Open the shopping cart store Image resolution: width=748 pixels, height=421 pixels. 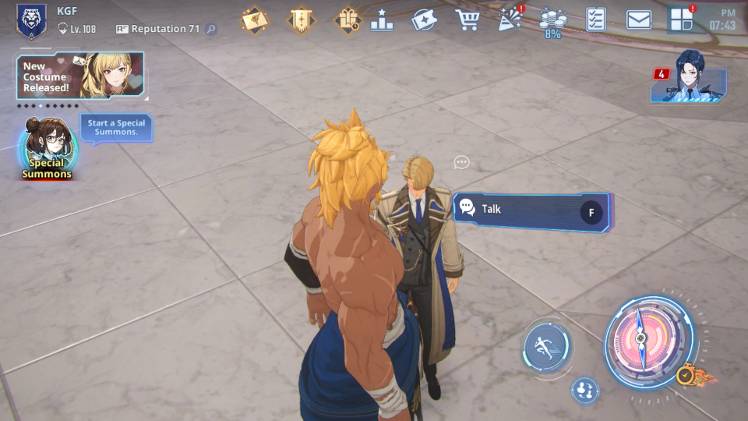point(467,19)
